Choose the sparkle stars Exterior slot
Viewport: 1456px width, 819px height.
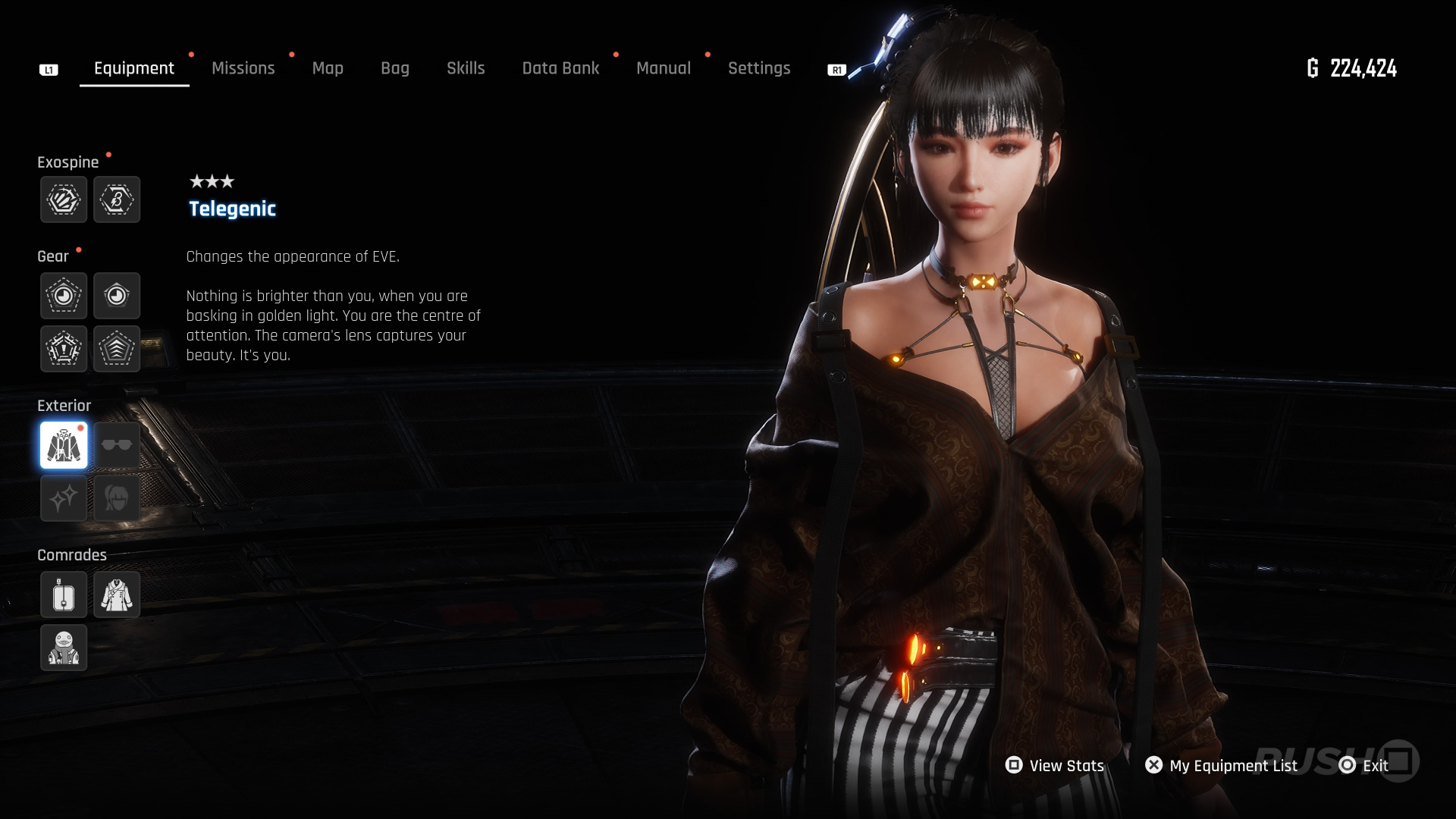click(x=64, y=498)
